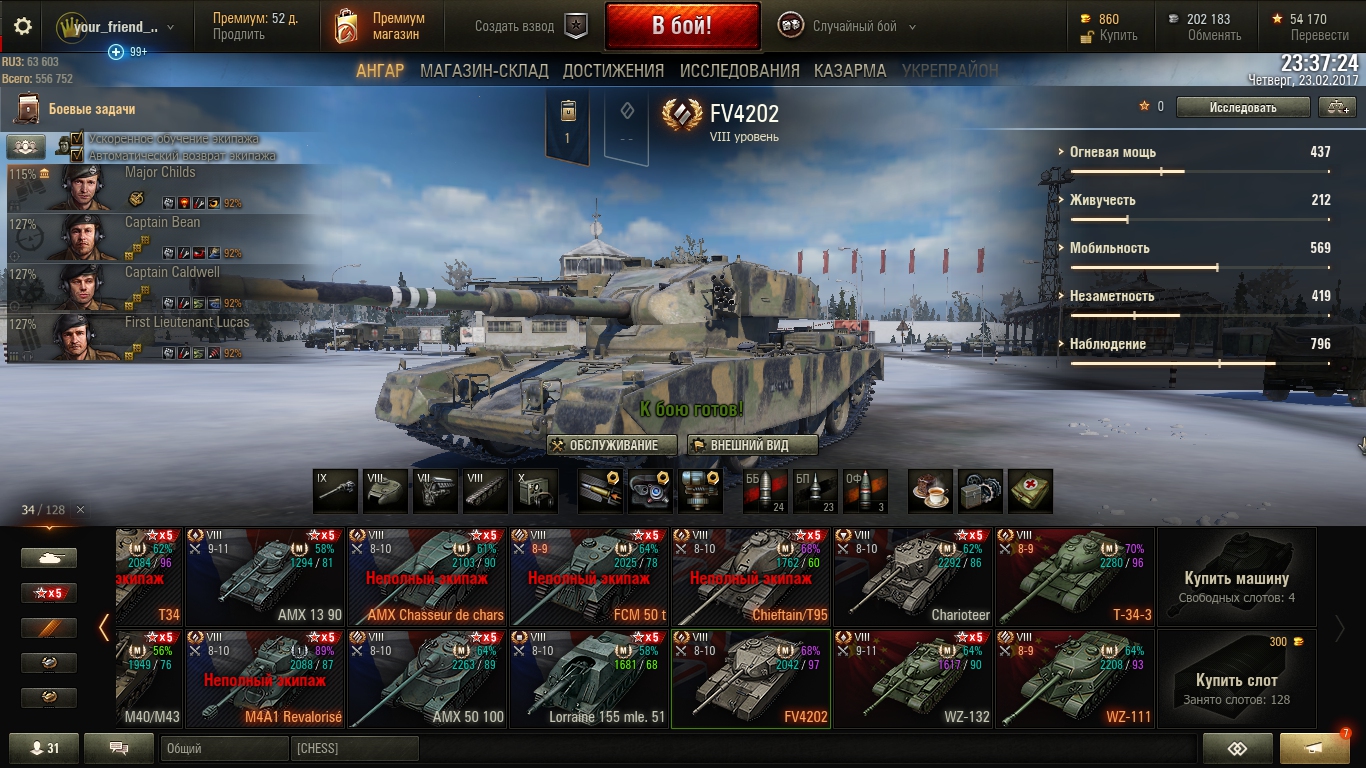Click Купить машину to buy a vehicle
This screenshot has height=768, width=1366.
click(1236, 578)
